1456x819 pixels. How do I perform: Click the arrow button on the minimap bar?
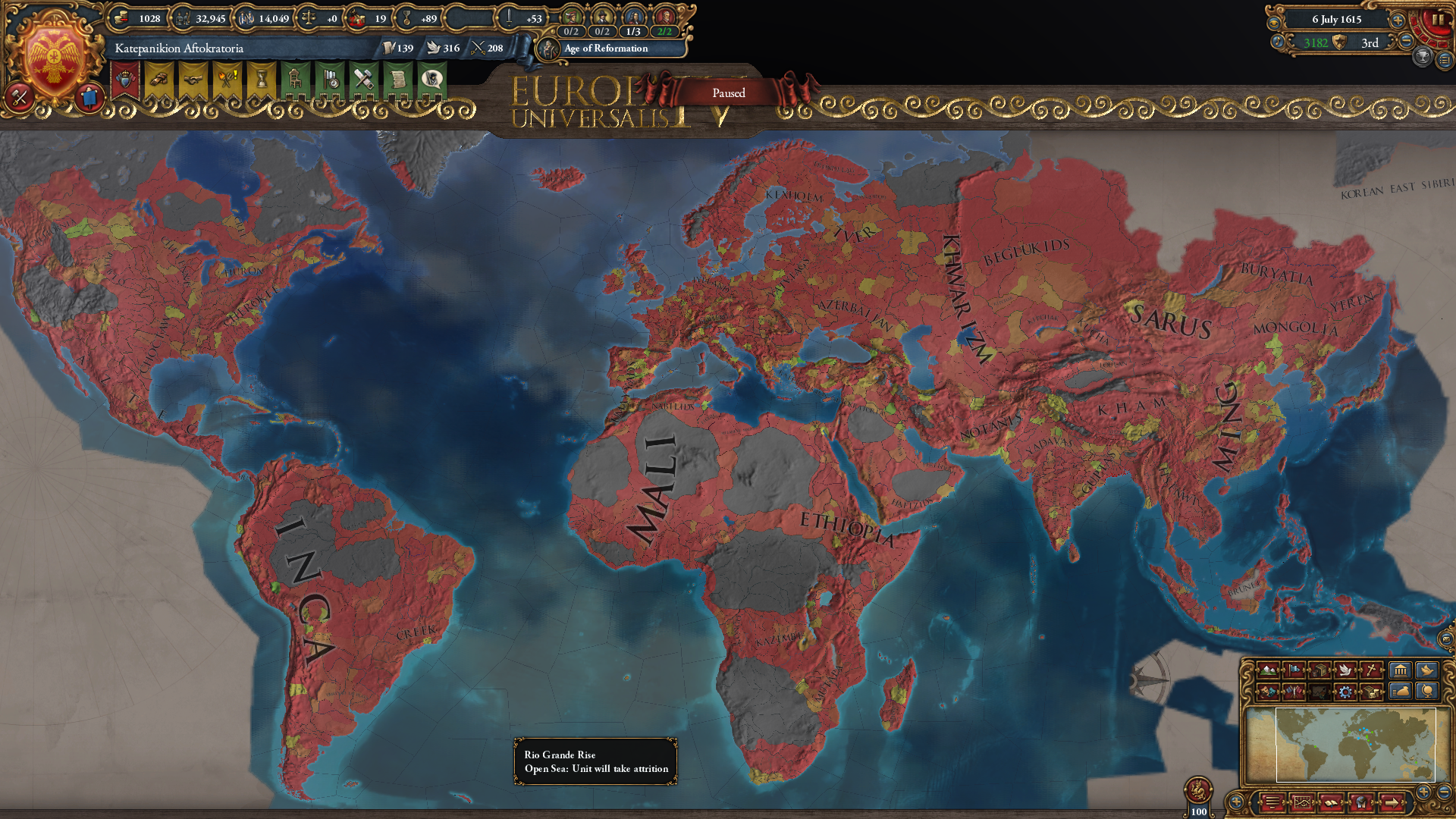[1392, 803]
